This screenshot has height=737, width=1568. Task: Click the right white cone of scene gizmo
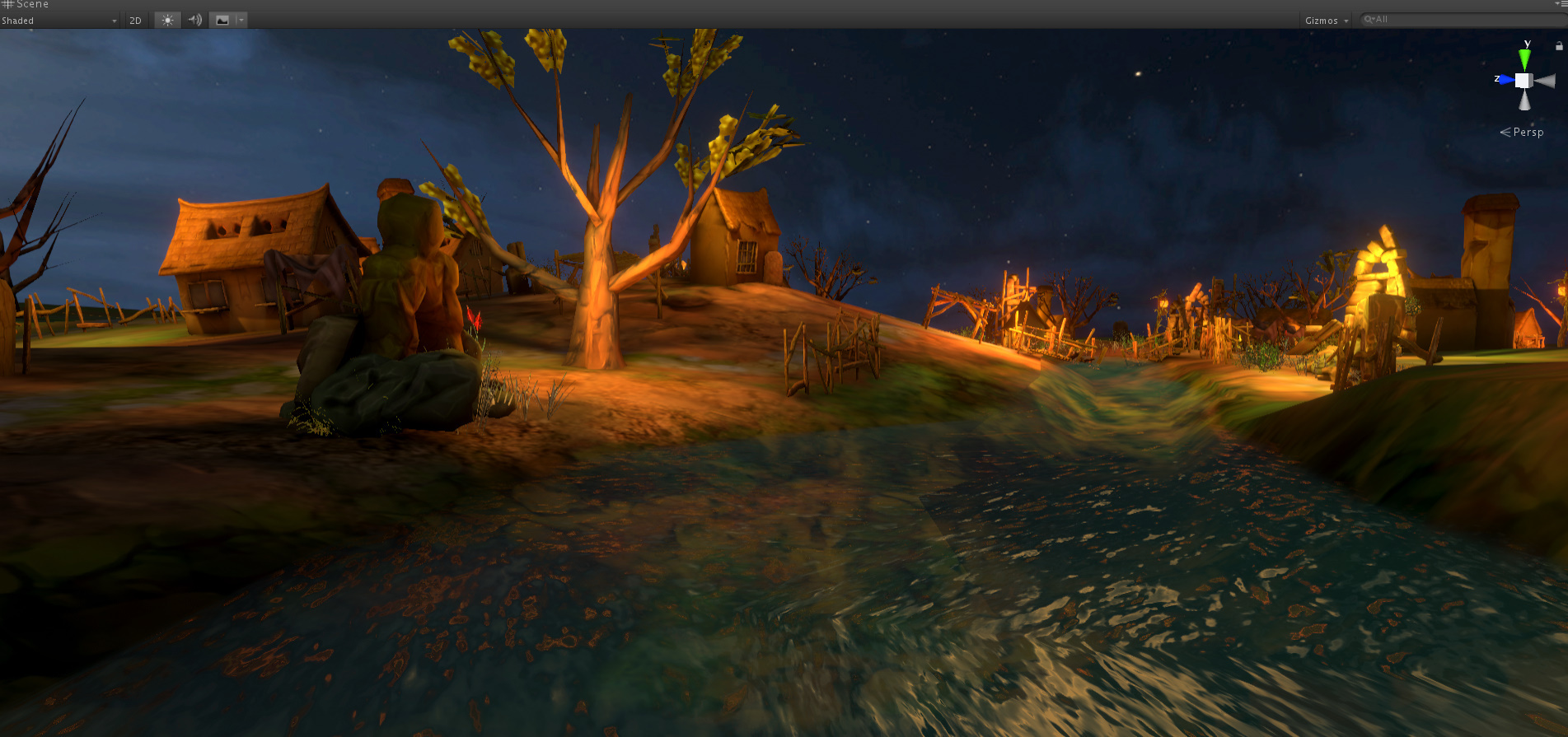point(1546,81)
